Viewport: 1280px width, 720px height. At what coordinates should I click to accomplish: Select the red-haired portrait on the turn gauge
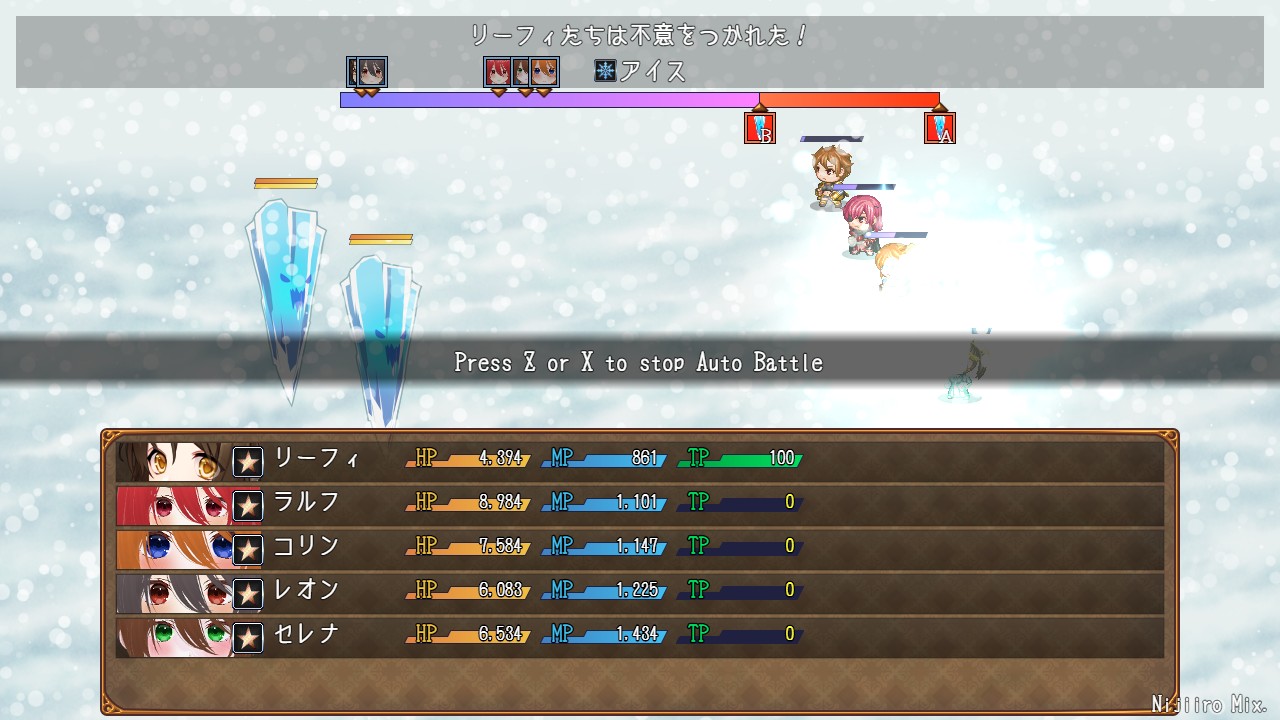[497, 72]
